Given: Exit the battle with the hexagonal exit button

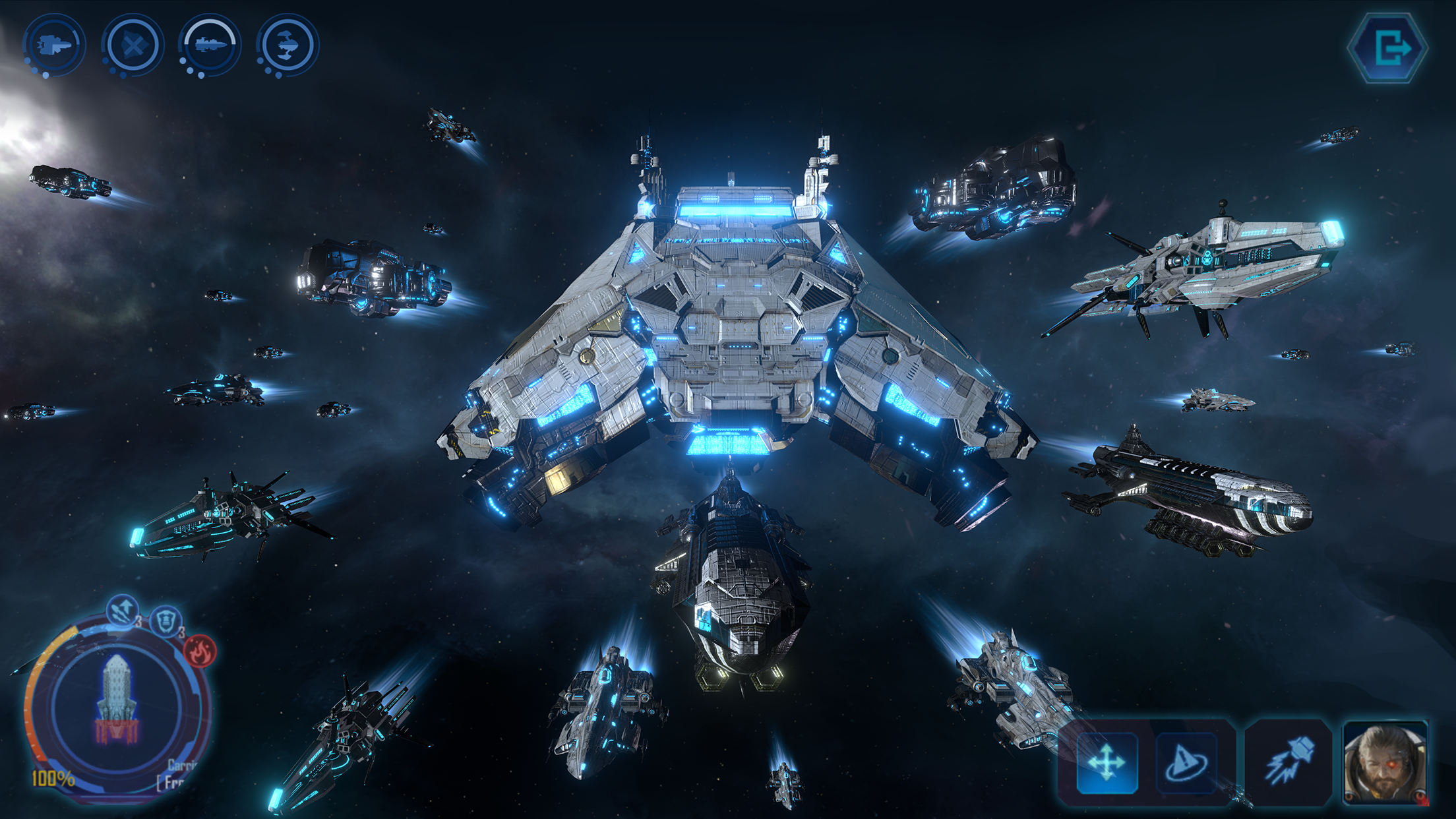Looking at the screenshot, I should tap(1389, 47).
